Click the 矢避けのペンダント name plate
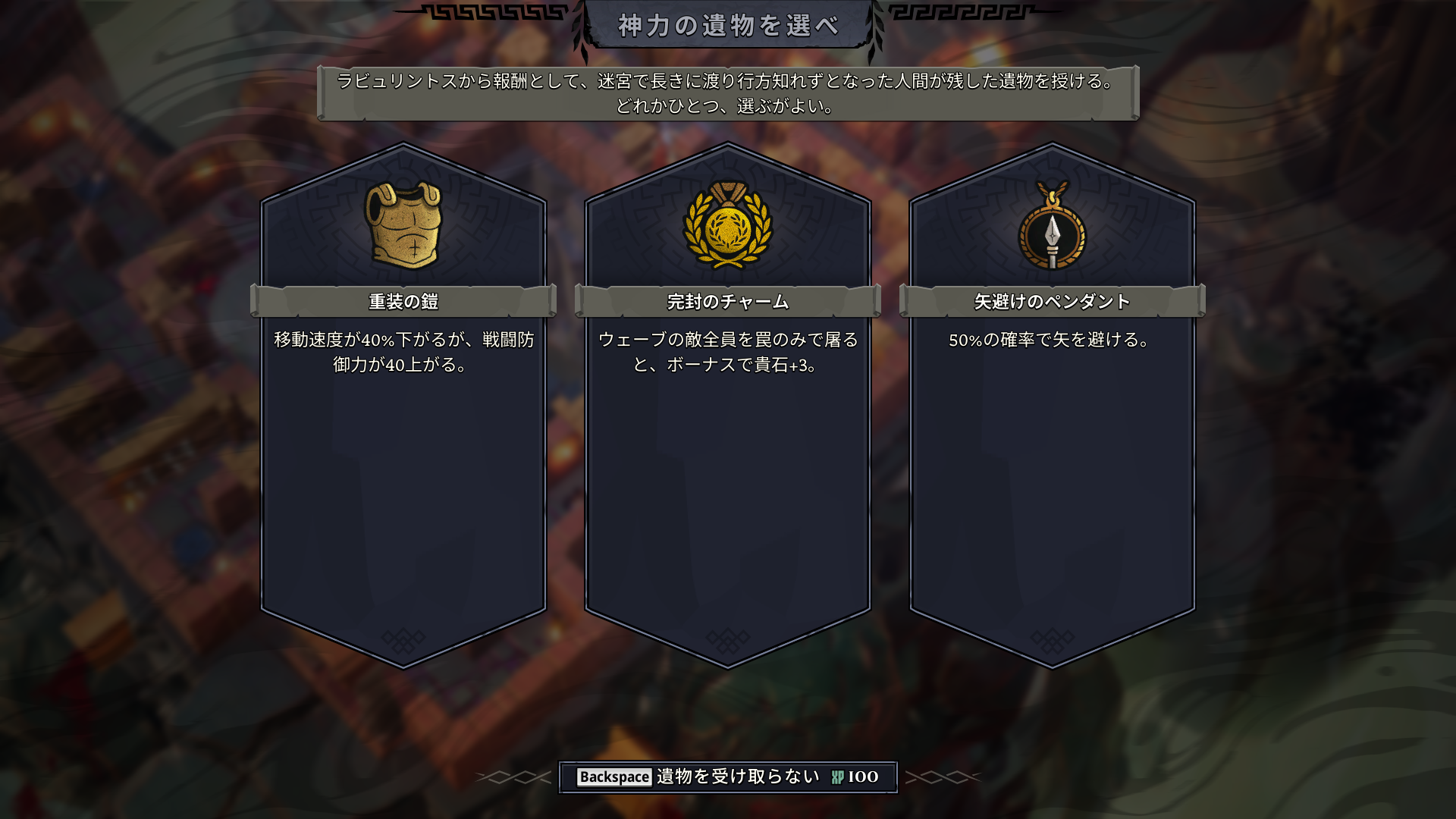The image size is (1456, 819). [x=1050, y=301]
